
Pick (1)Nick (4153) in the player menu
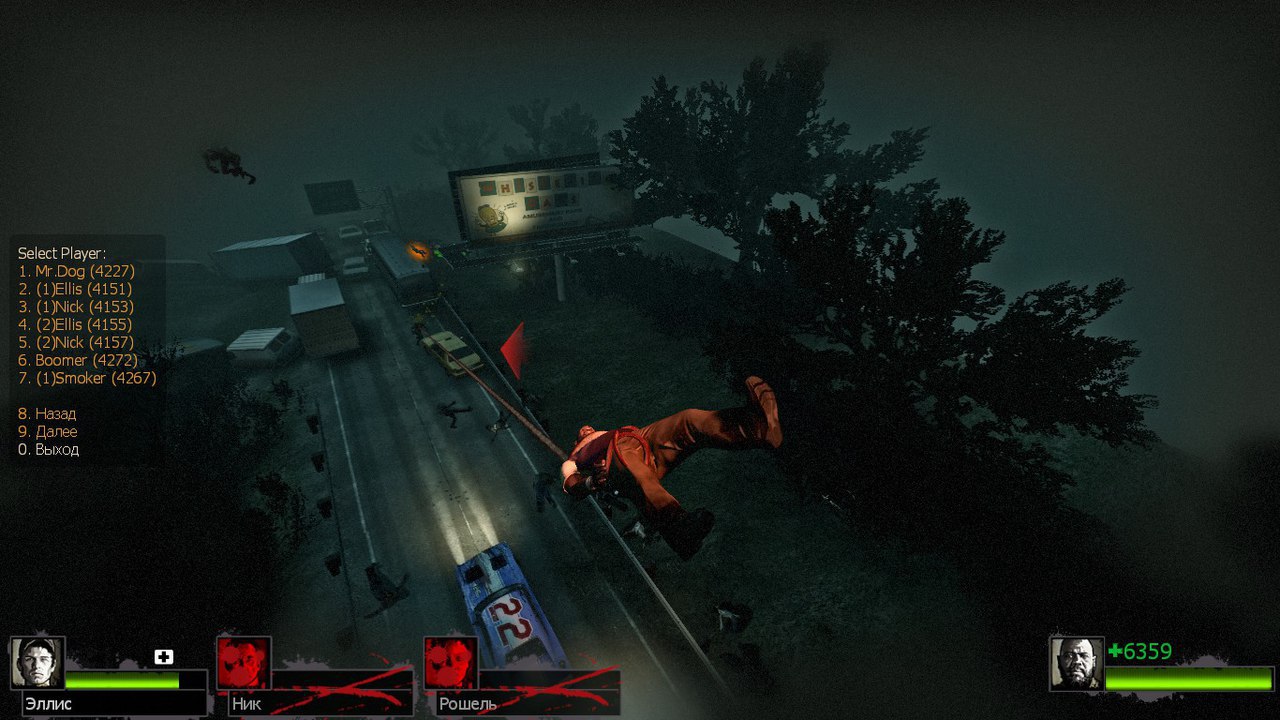(76, 307)
